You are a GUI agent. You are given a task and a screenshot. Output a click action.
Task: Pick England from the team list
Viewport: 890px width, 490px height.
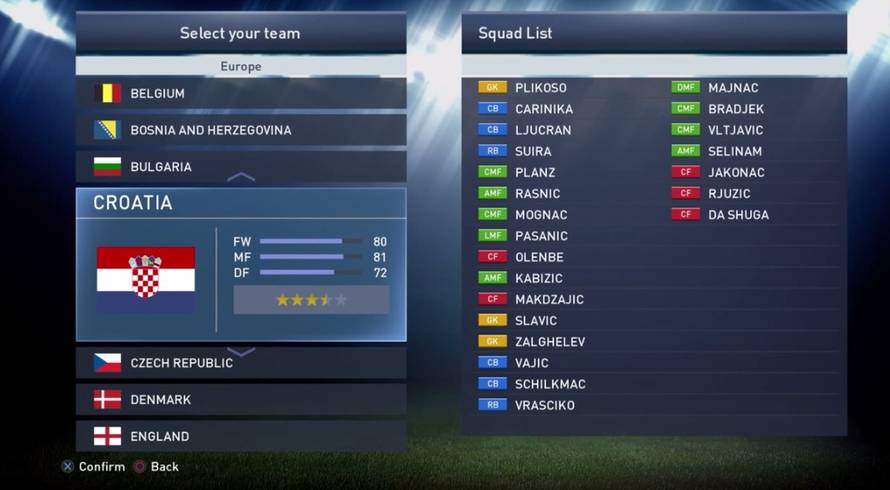[x=240, y=436]
